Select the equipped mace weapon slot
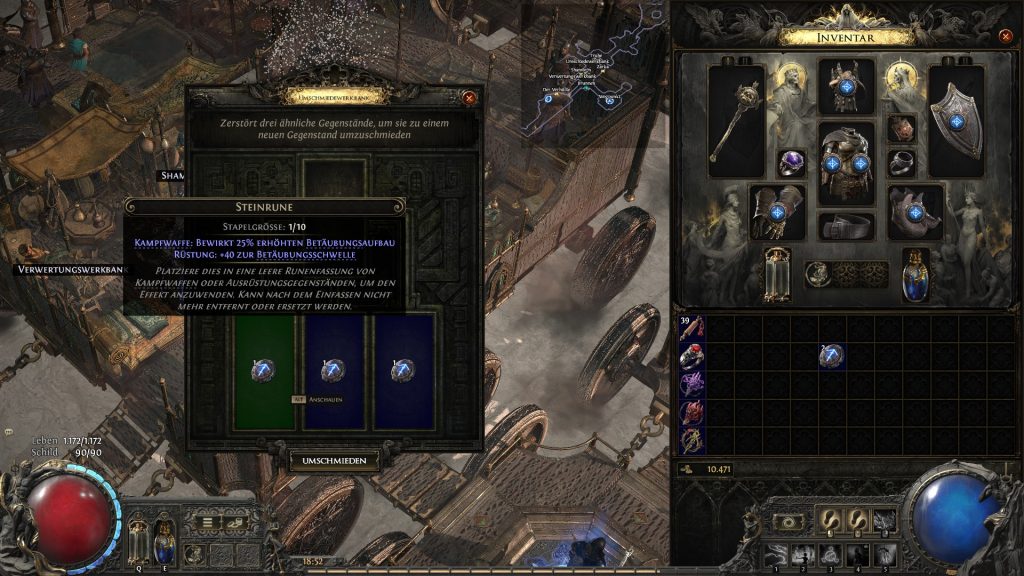Image resolution: width=1024 pixels, height=576 pixels. click(737, 114)
